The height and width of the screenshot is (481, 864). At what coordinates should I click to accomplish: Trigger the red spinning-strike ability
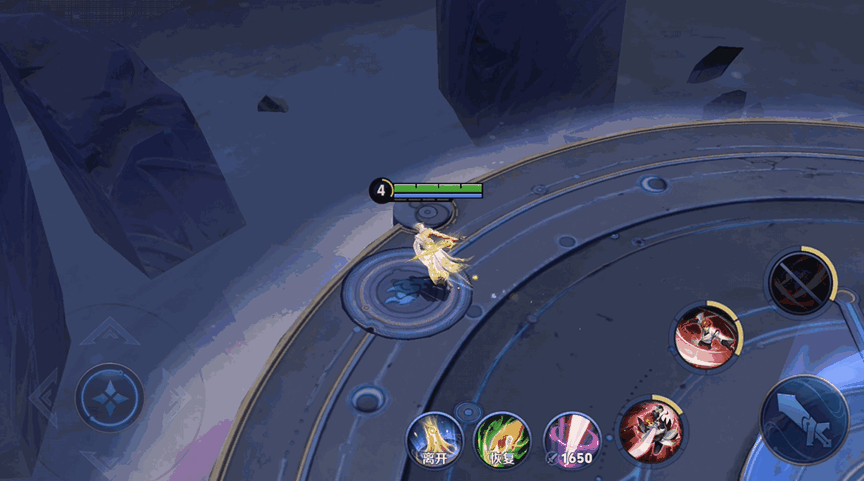707,336
